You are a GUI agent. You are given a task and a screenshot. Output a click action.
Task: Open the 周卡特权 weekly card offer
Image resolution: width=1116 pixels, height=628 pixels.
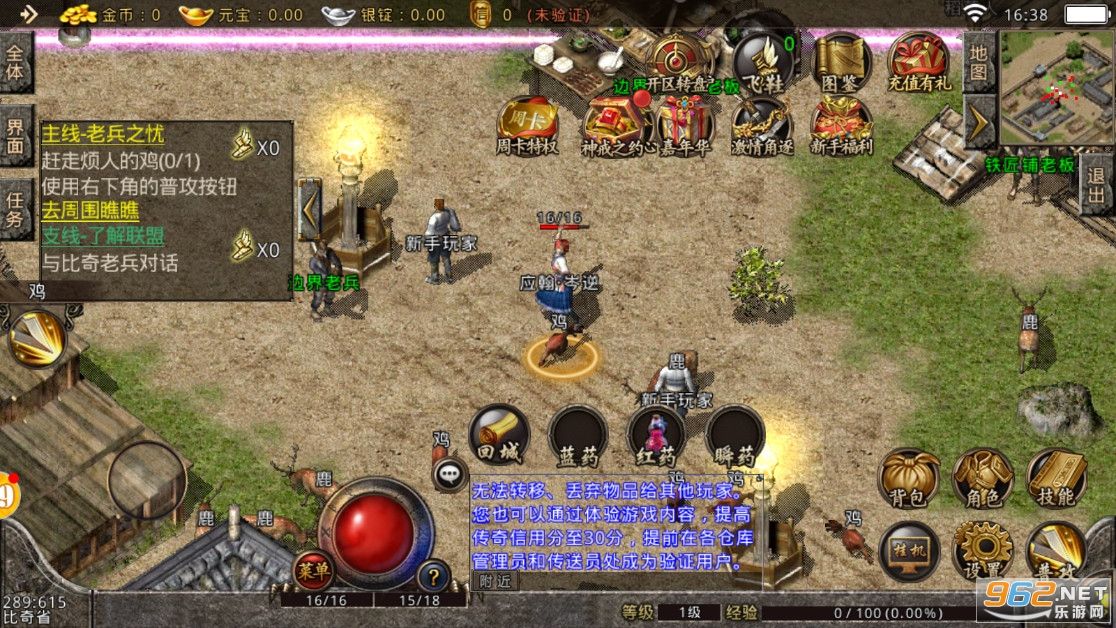pyautogui.click(x=527, y=122)
